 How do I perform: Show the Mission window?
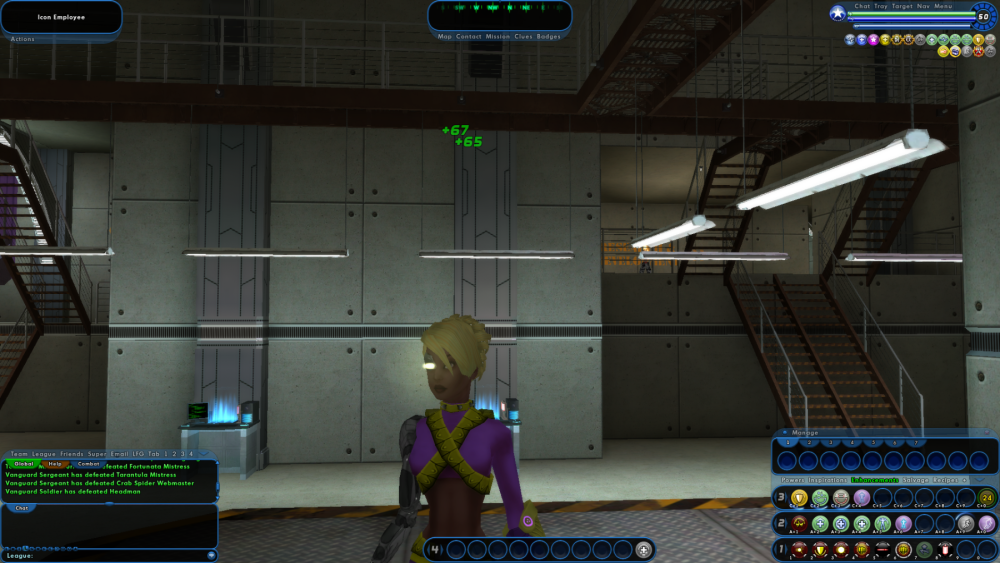[498, 37]
